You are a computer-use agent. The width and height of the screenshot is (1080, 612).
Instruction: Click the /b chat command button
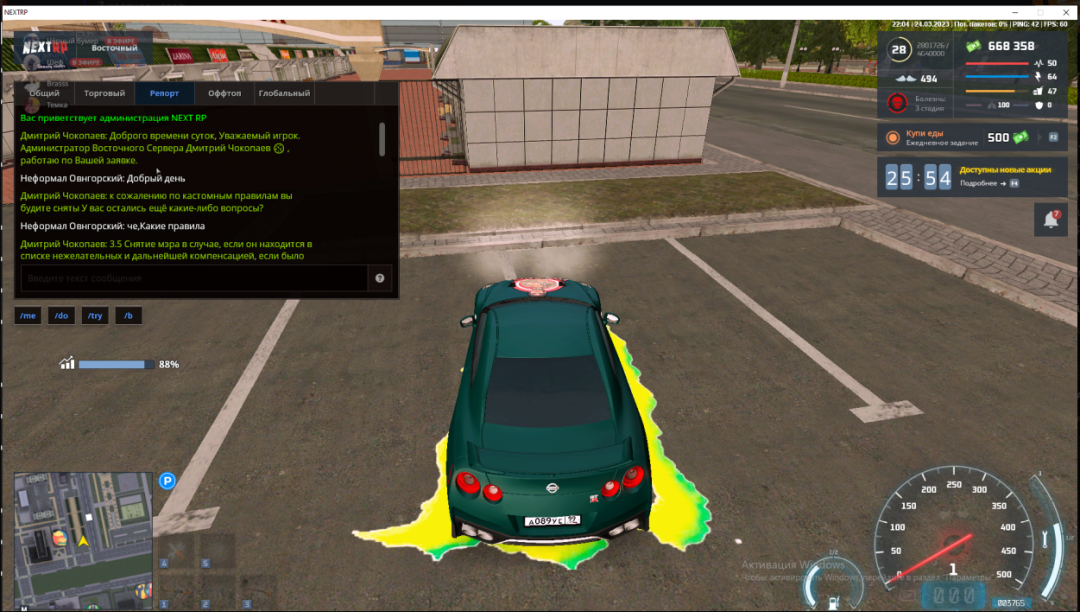point(128,316)
